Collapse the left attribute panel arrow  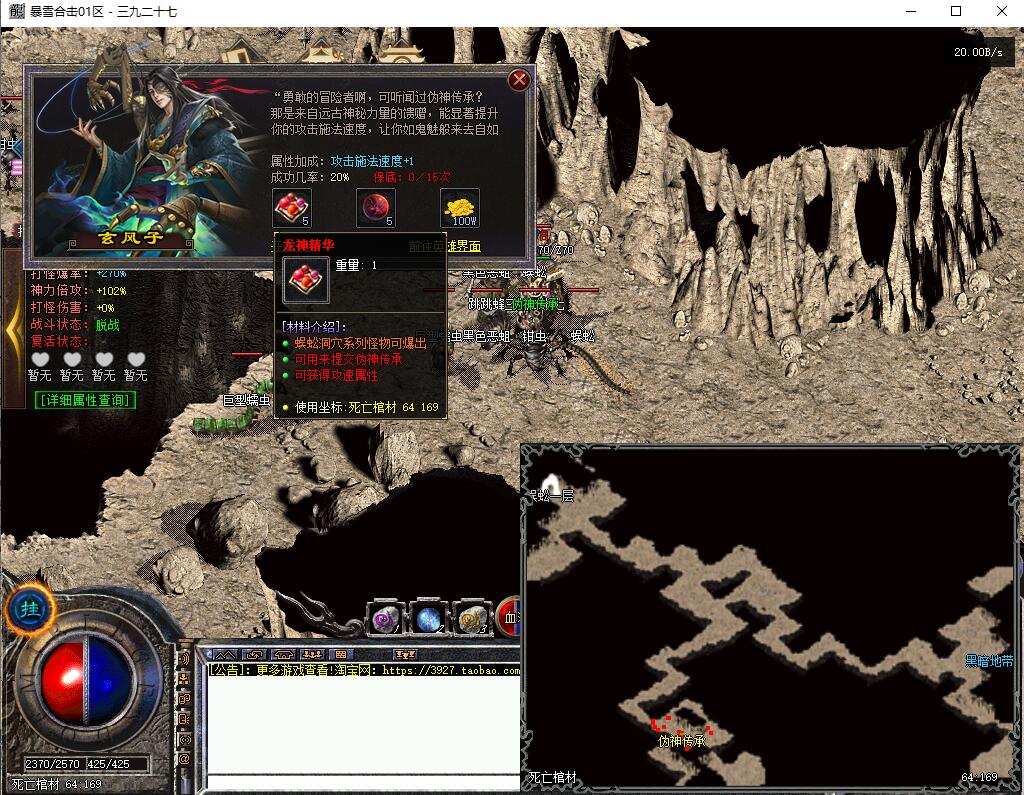[13, 328]
